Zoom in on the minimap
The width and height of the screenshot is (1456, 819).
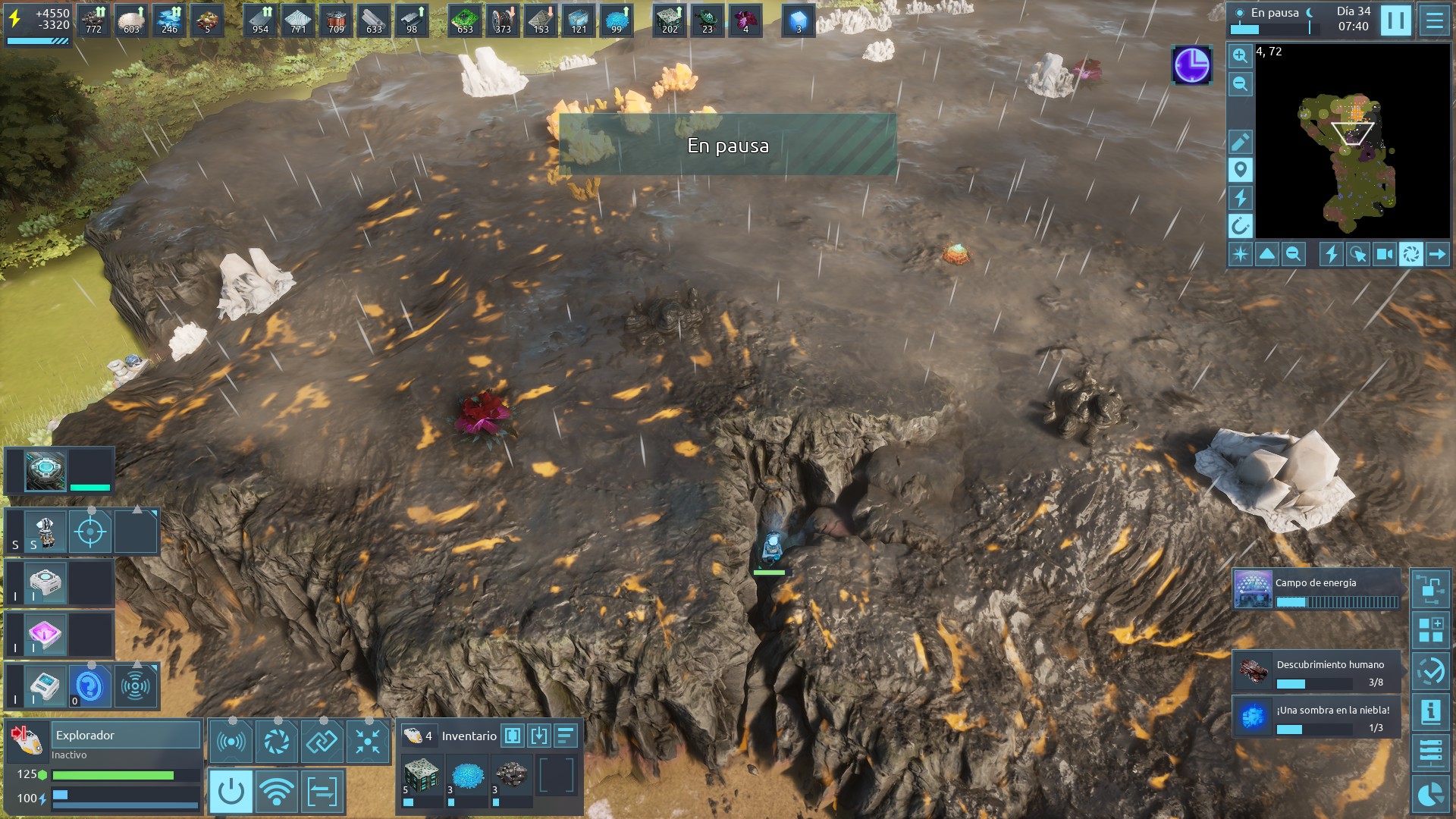pos(1240,55)
